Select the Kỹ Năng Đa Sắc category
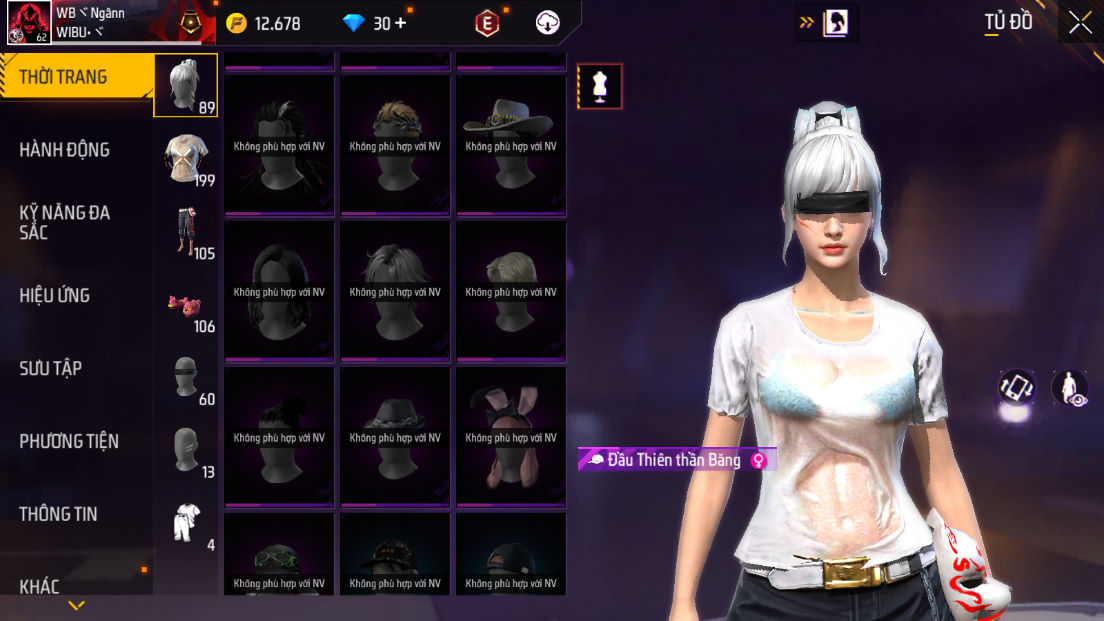The image size is (1104, 621). (65, 222)
